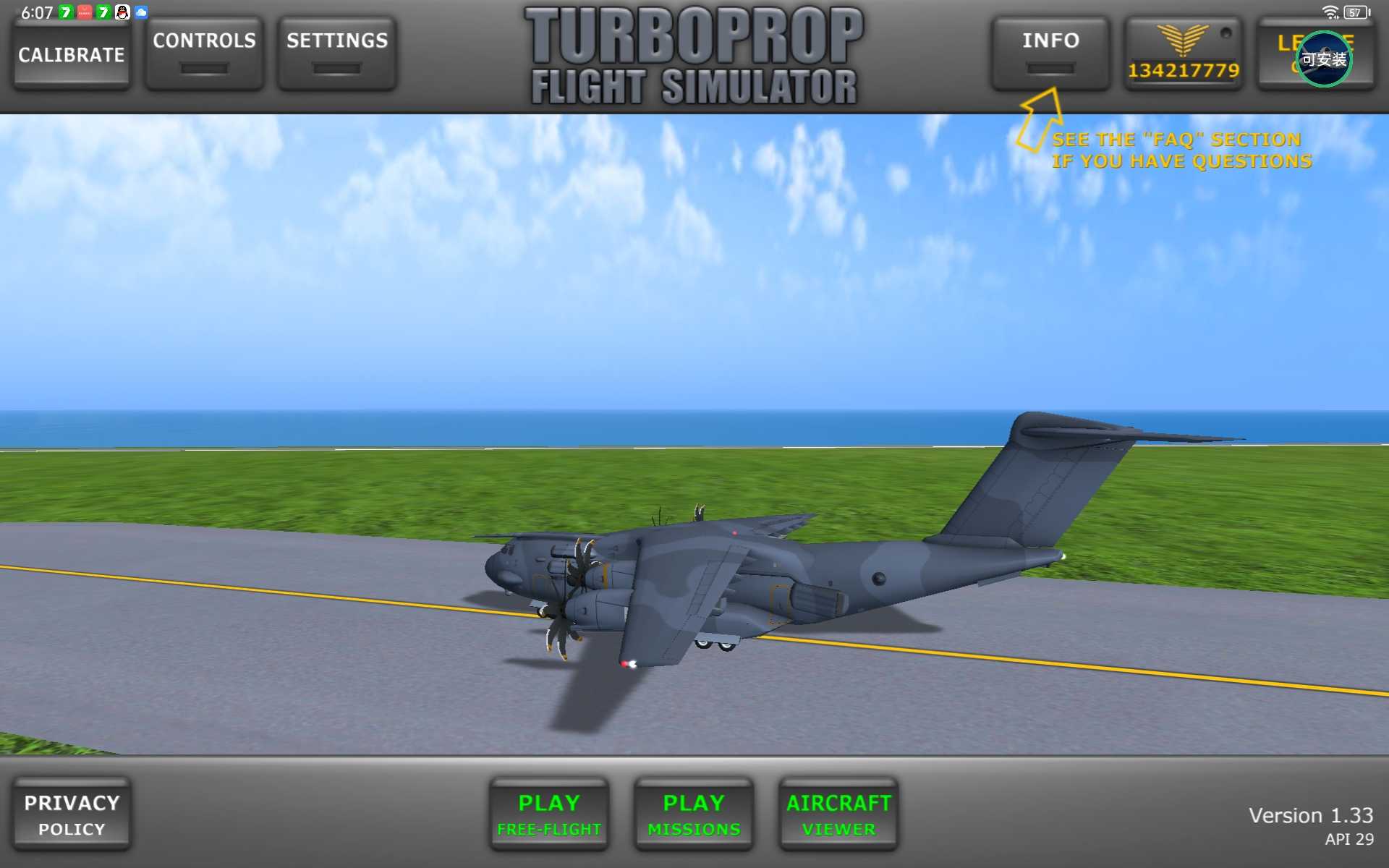This screenshot has width=1389, height=868.
Task: Start Play Free-Flight mode
Action: pyautogui.click(x=549, y=814)
